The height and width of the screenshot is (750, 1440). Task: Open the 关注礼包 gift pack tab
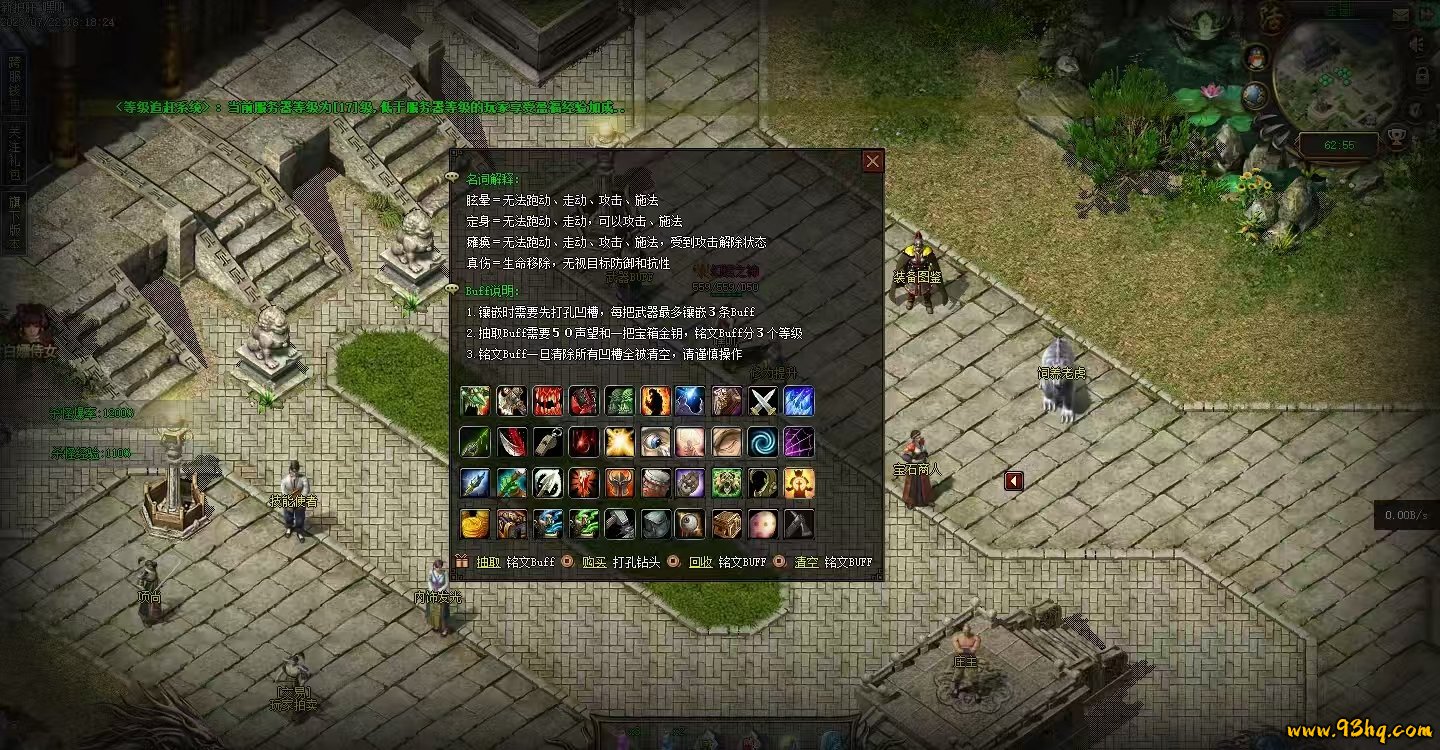14,153
